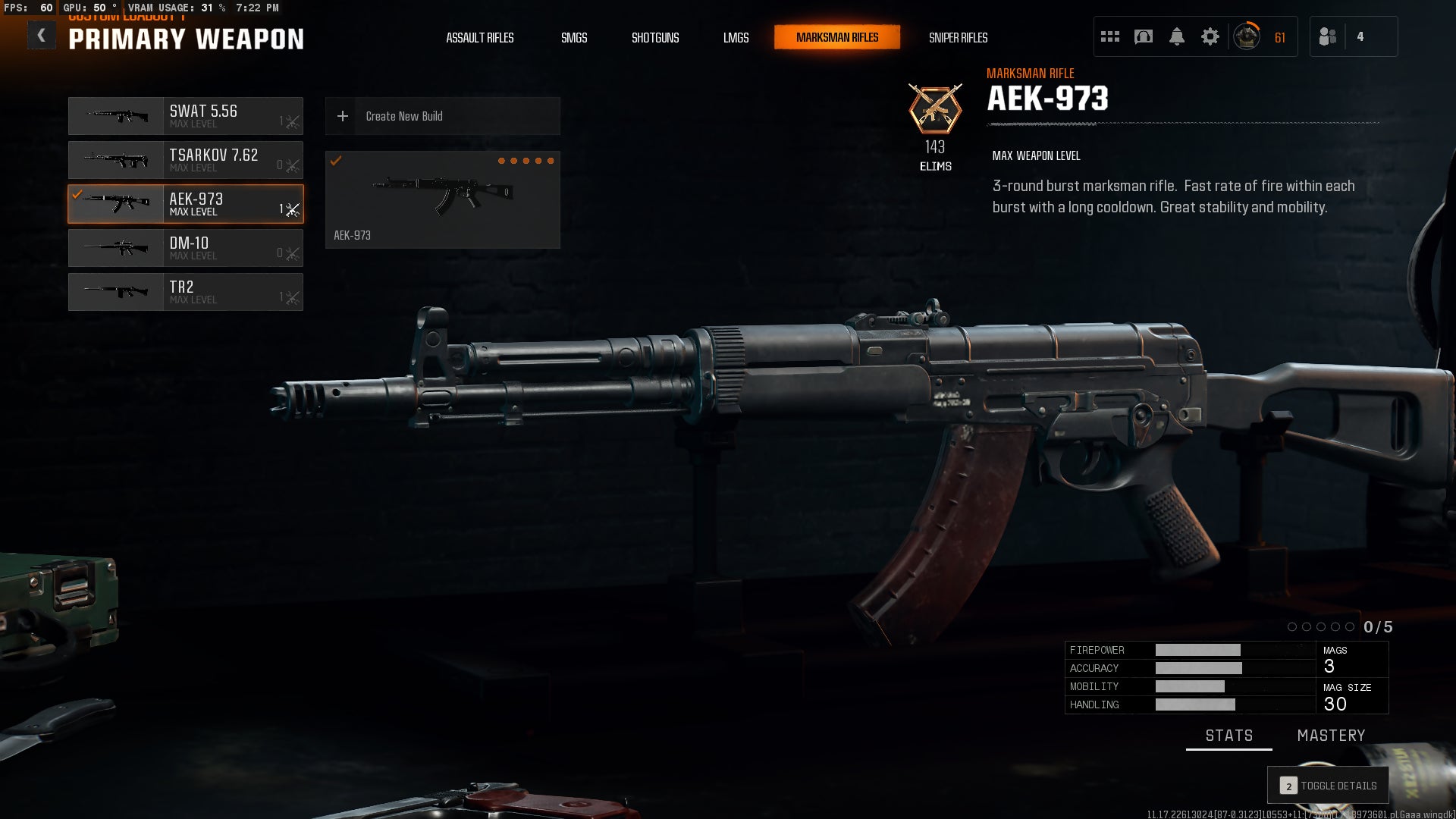
Task: Switch to the Assault Rifles tab
Action: click(479, 38)
